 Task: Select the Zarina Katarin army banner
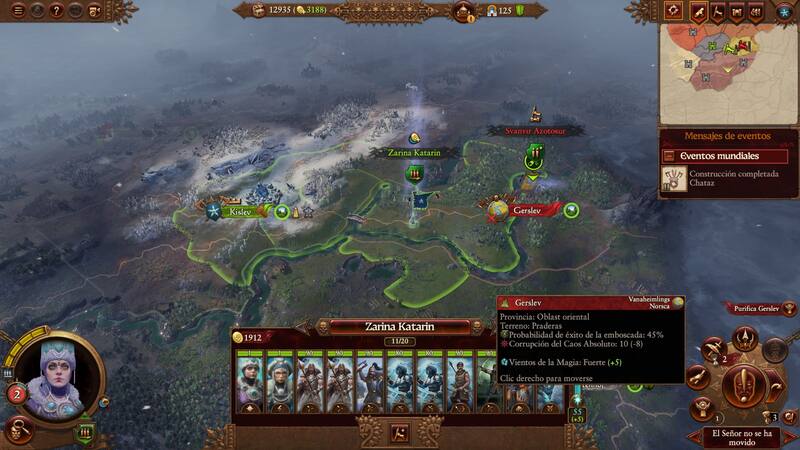pos(413,173)
